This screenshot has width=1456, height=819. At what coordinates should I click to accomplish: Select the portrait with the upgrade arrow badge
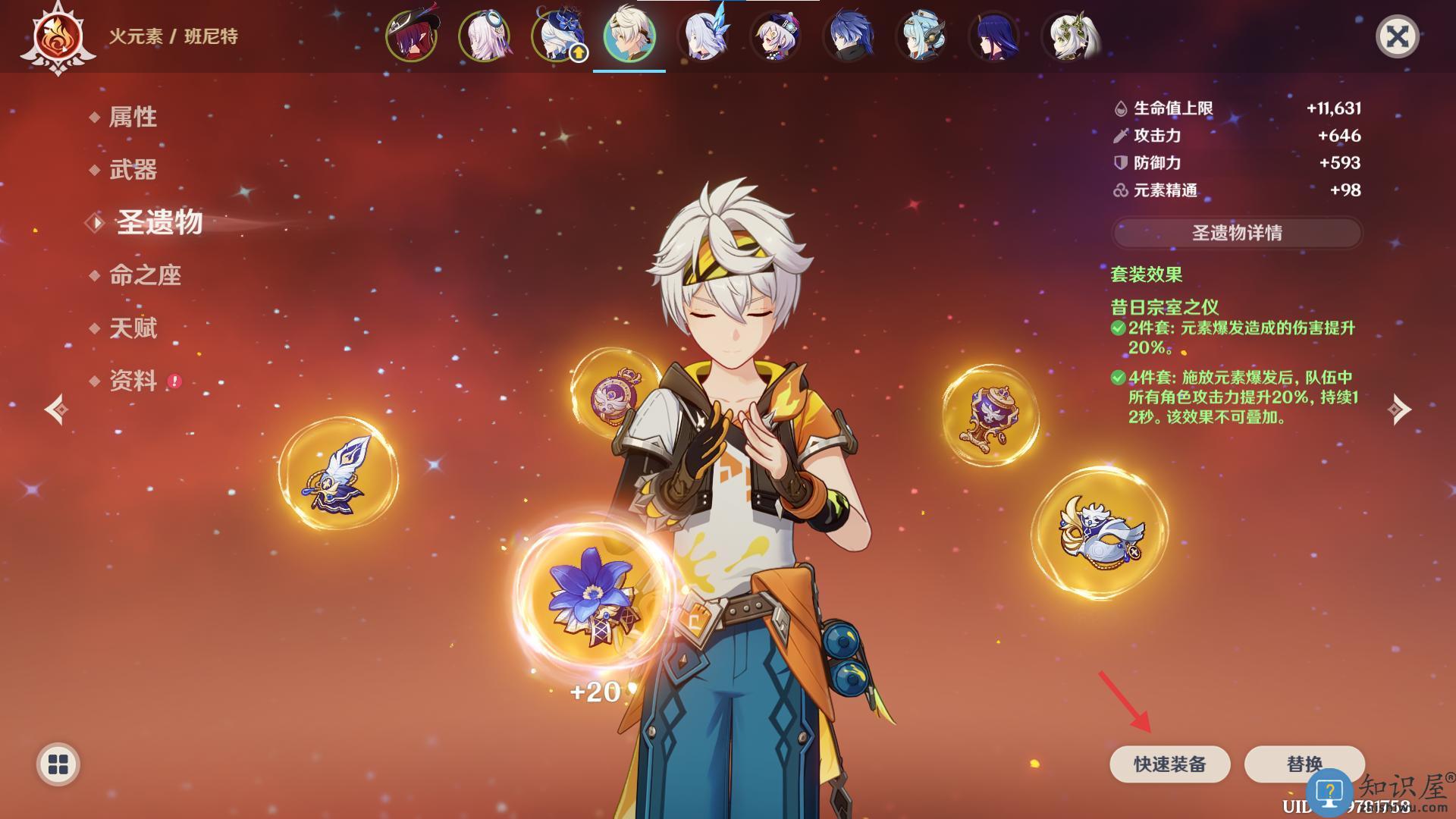(x=557, y=36)
